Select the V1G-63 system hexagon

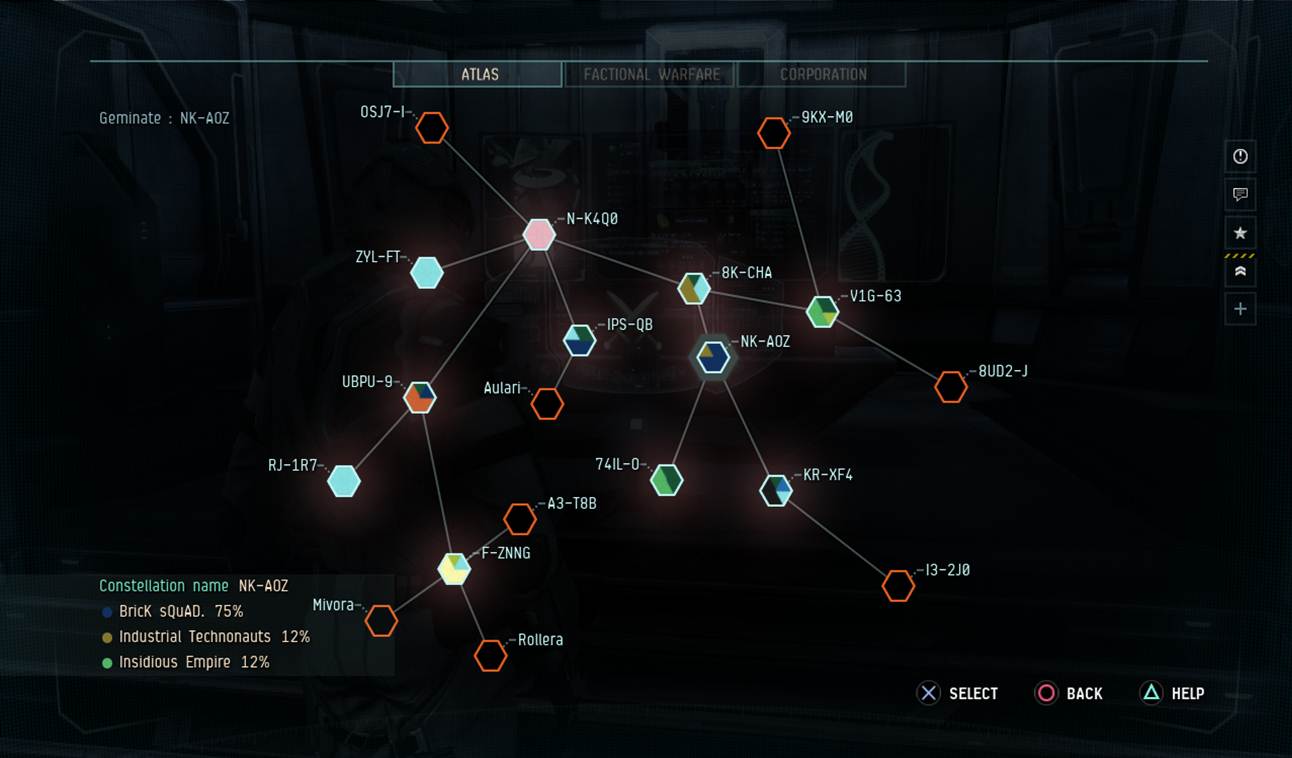[x=823, y=312]
